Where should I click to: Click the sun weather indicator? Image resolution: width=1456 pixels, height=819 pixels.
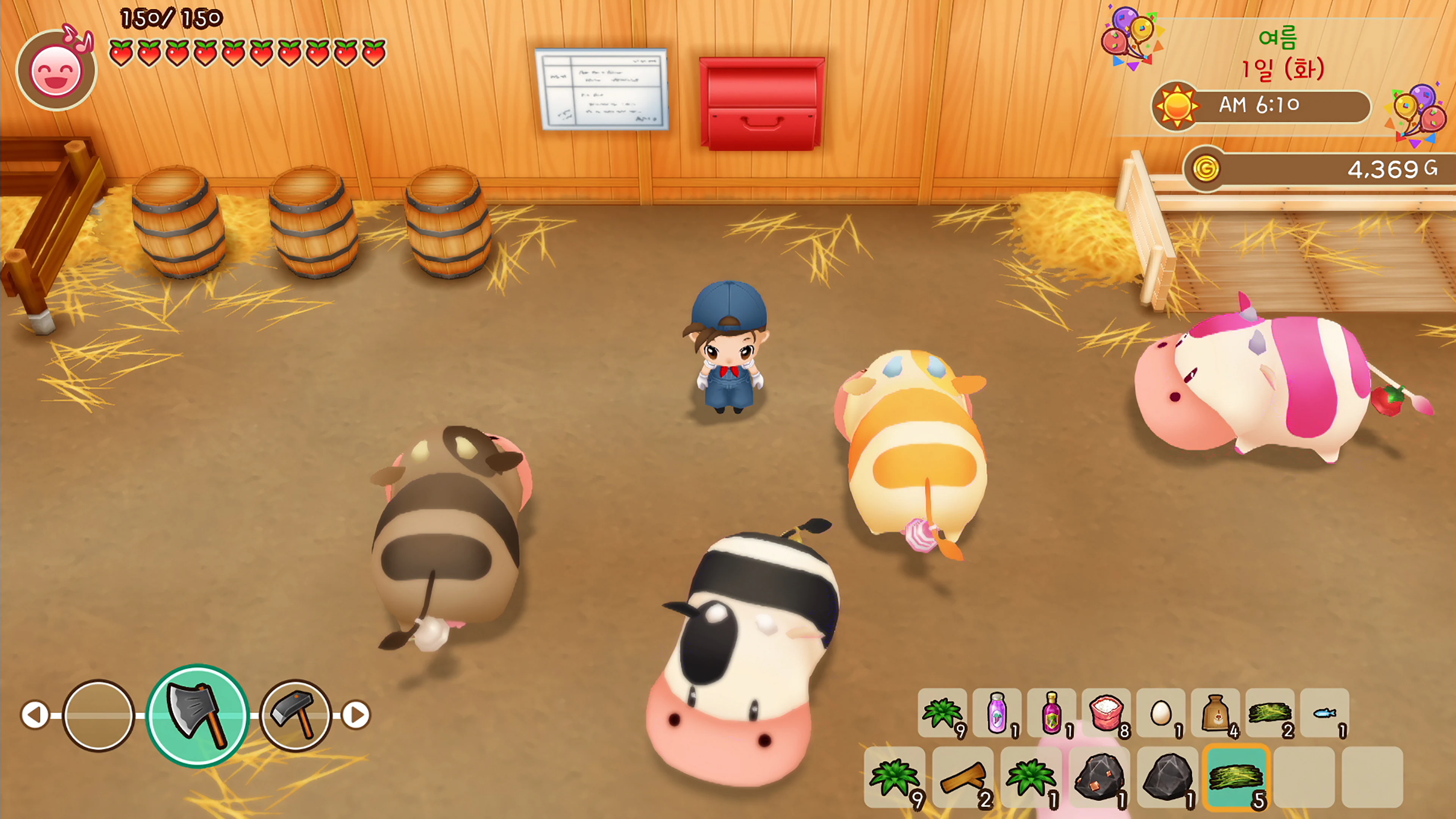[x=1178, y=106]
